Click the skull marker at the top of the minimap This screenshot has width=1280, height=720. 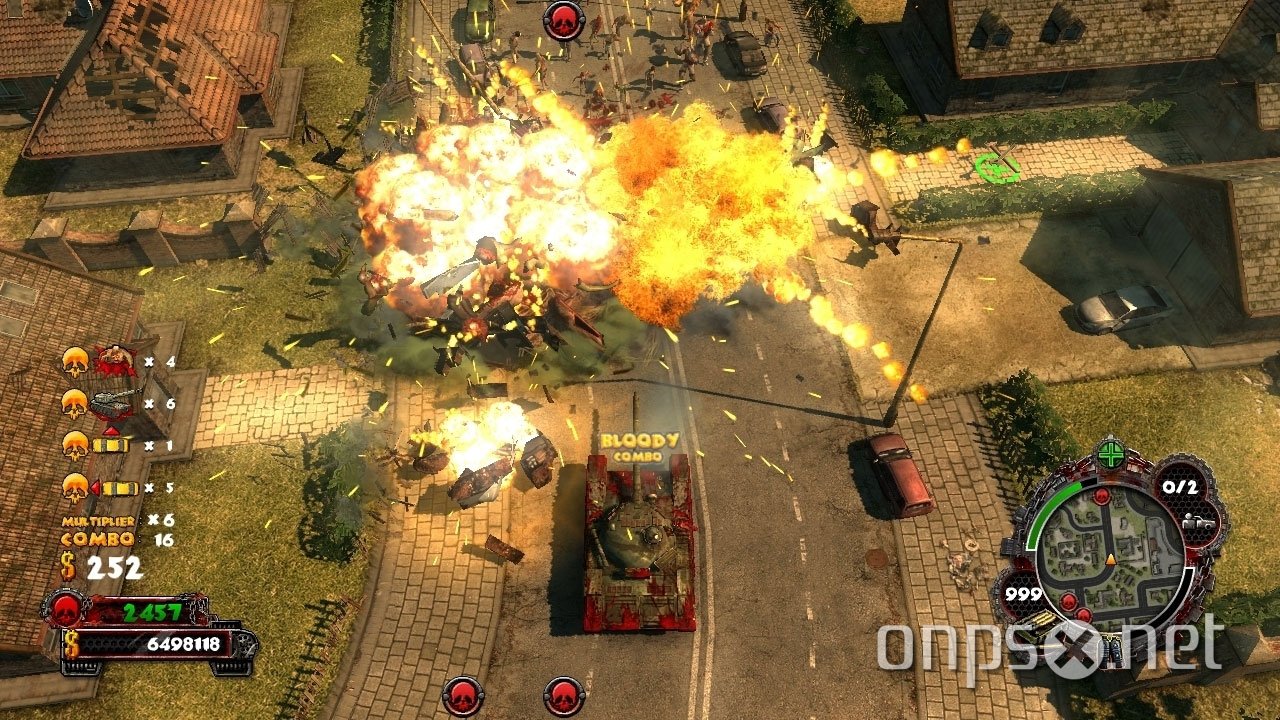click(x=1102, y=496)
